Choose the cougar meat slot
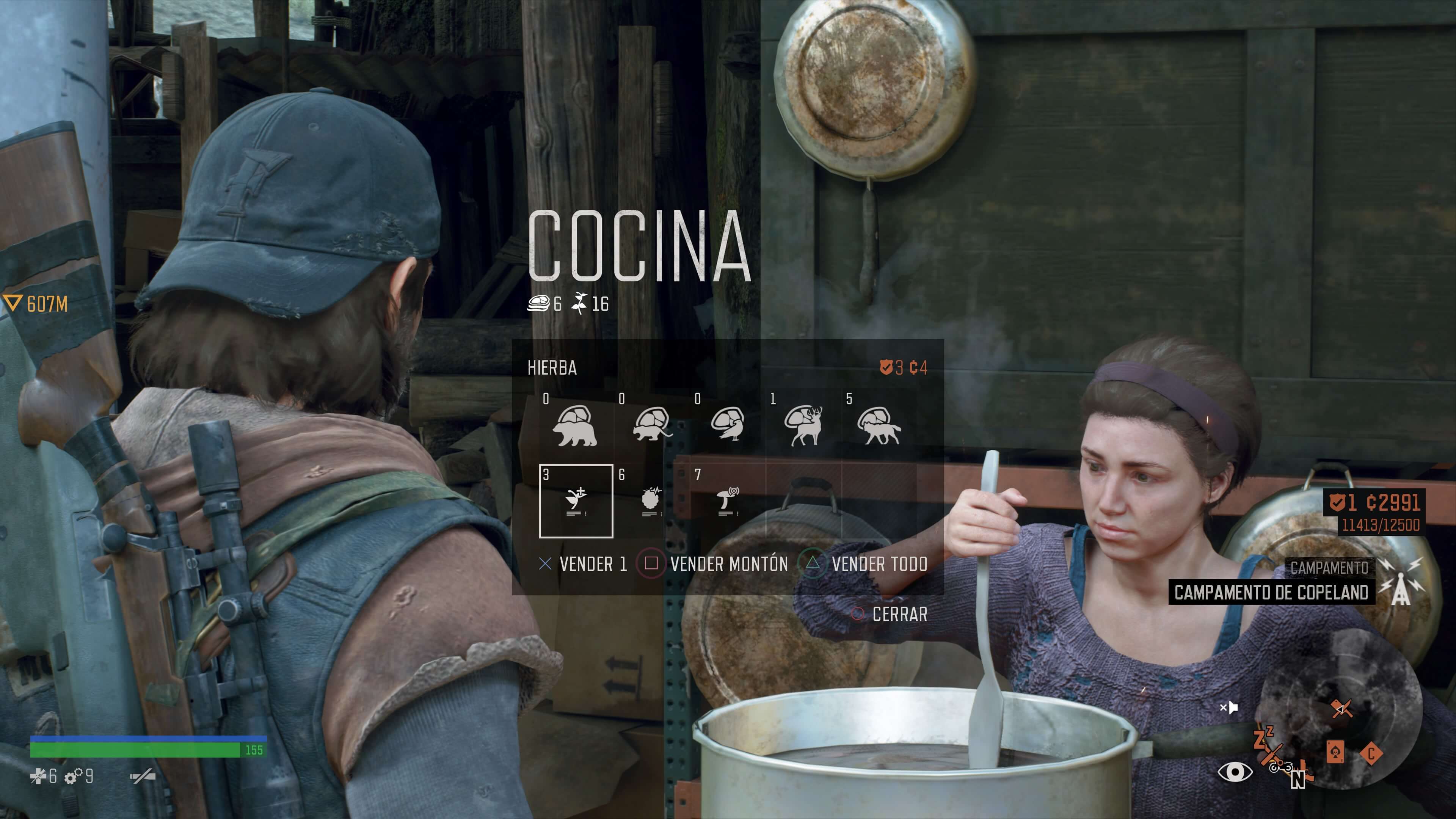This screenshot has width=1456, height=819. (x=651, y=425)
